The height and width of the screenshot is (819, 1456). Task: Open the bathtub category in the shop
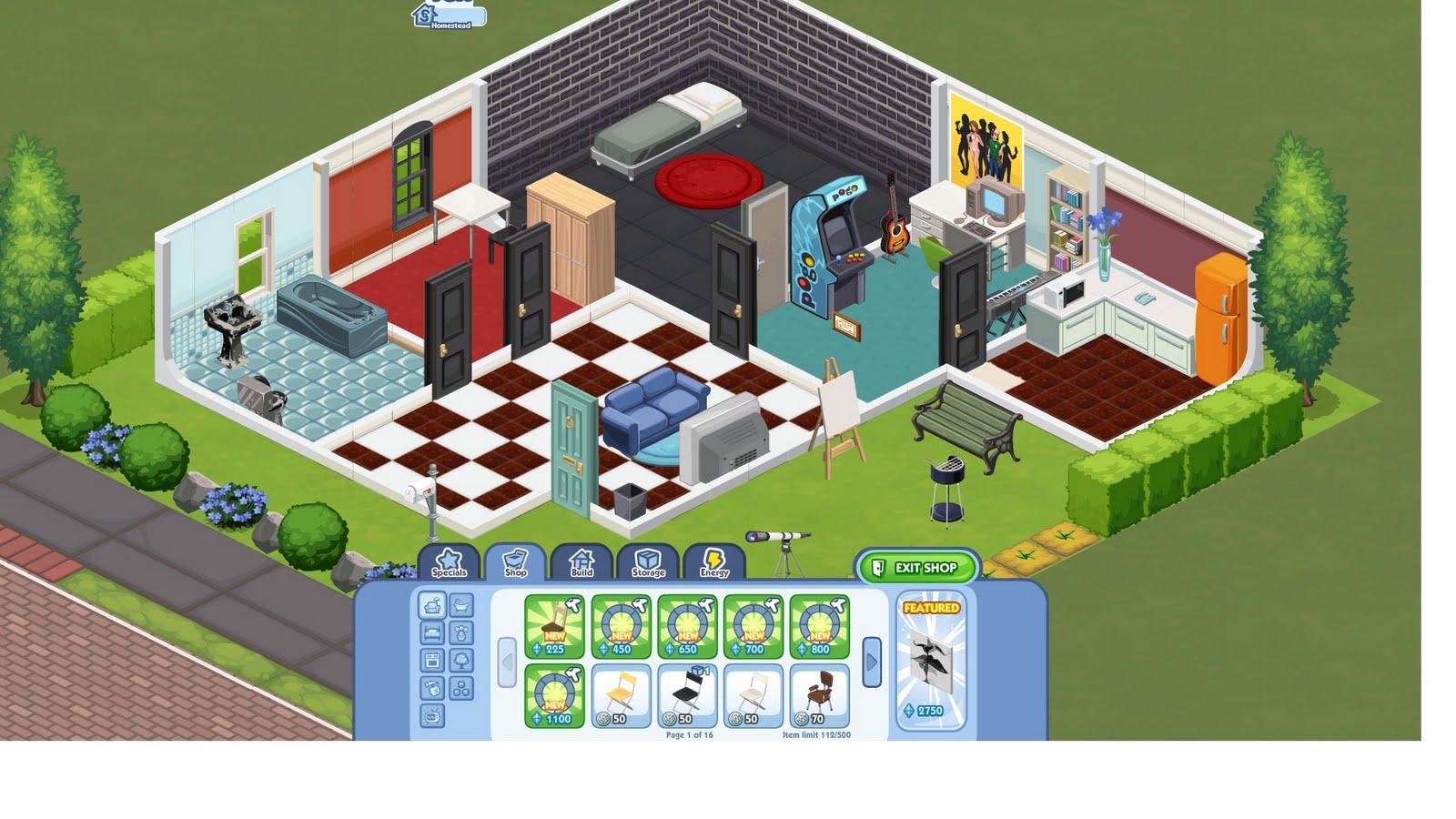click(x=460, y=604)
